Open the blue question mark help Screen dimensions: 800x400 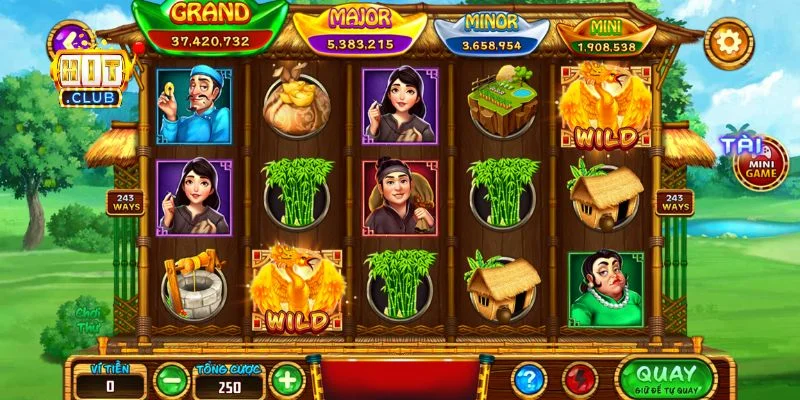point(530,380)
